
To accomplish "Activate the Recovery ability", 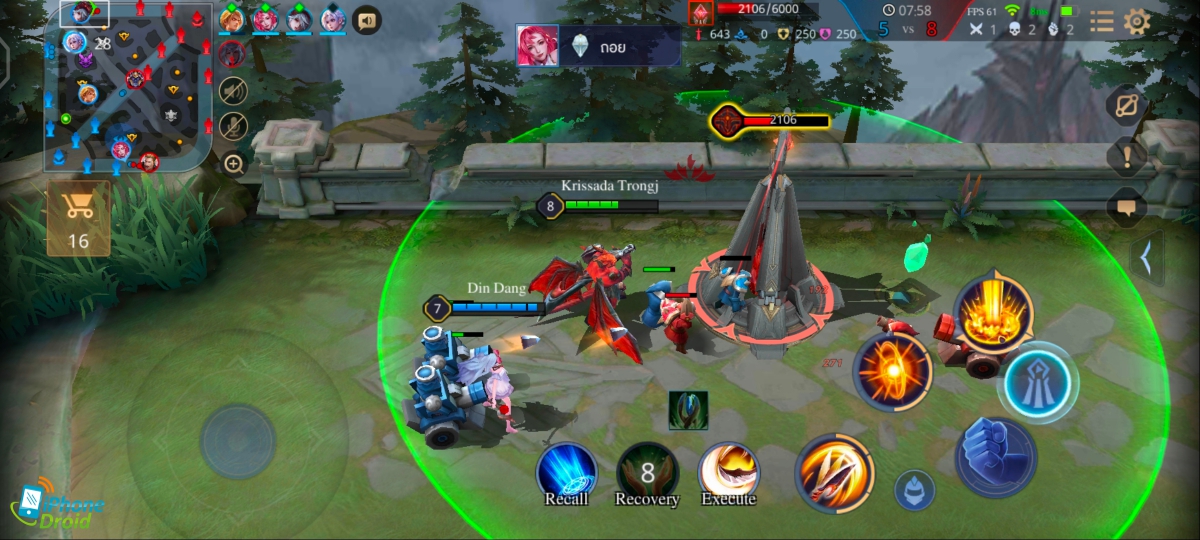I will (x=647, y=471).
